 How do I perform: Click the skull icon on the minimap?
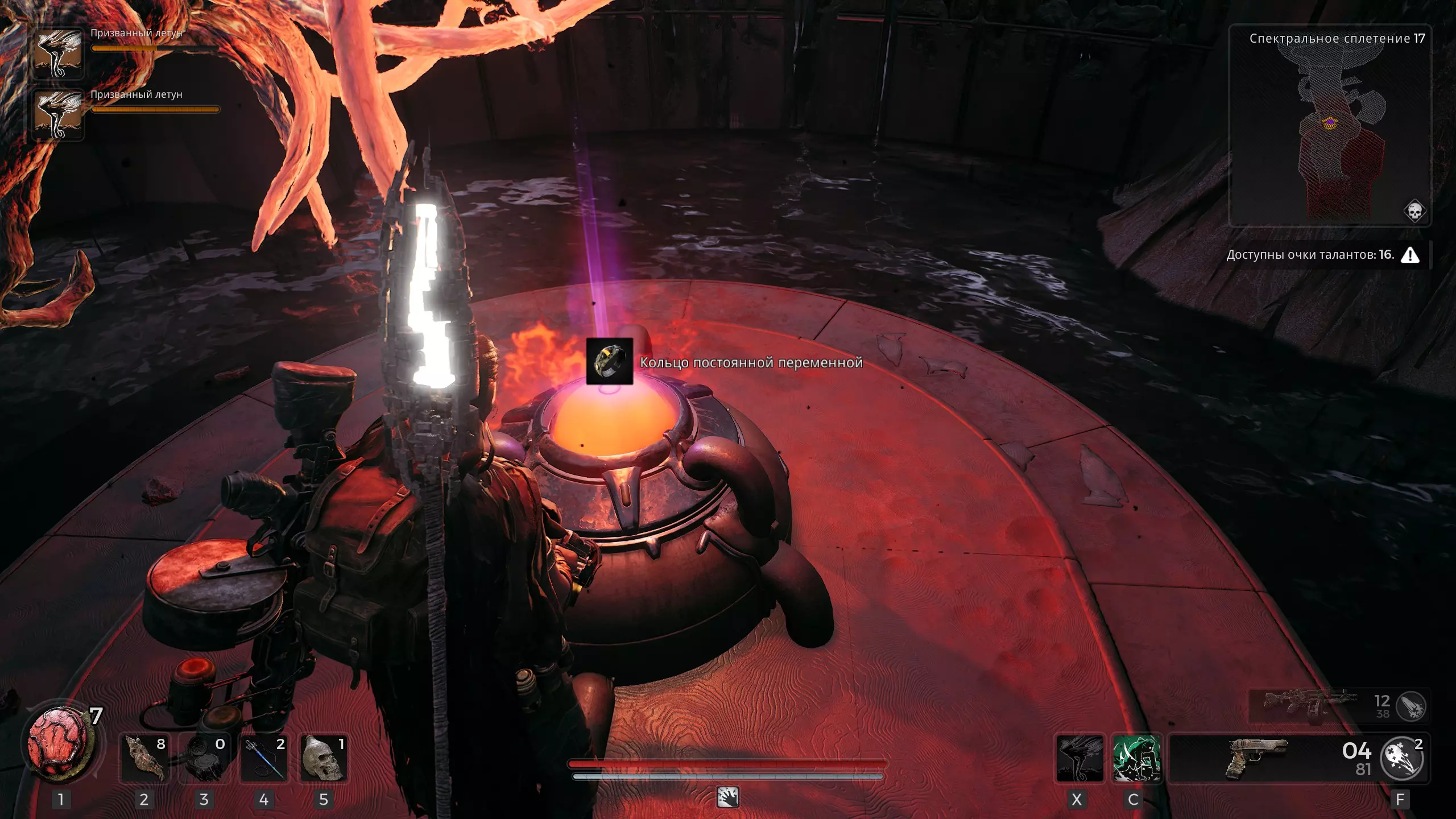1414,211
